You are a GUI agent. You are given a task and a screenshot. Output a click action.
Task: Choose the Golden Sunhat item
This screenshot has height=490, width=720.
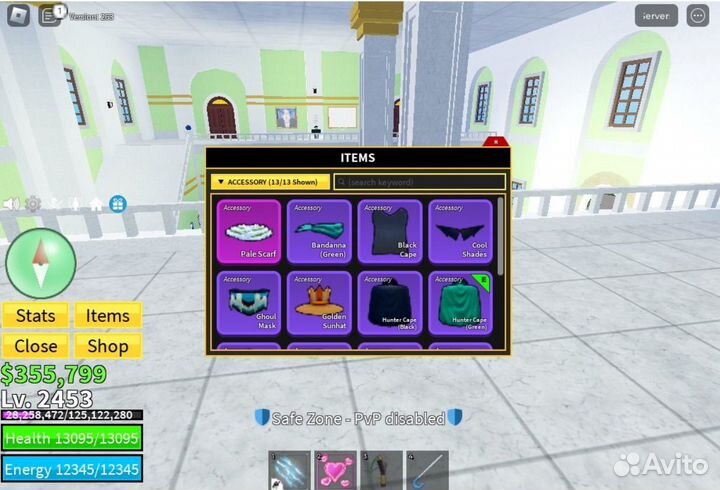coord(319,301)
